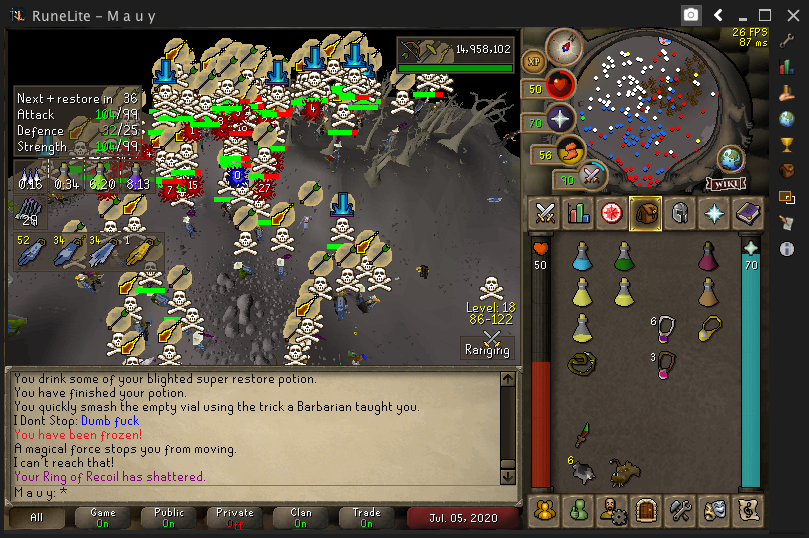Show the Prayer tab

(713, 213)
